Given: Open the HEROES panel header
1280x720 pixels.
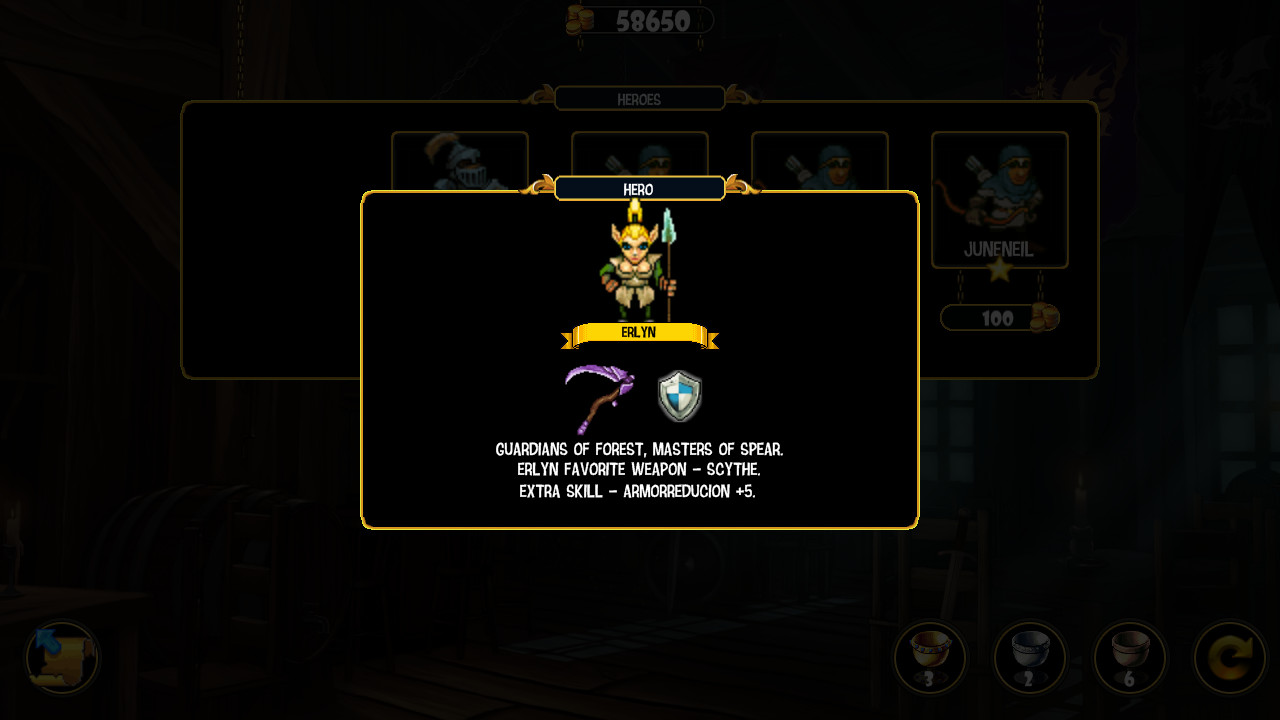Looking at the screenshot, I should click(639, 98).
